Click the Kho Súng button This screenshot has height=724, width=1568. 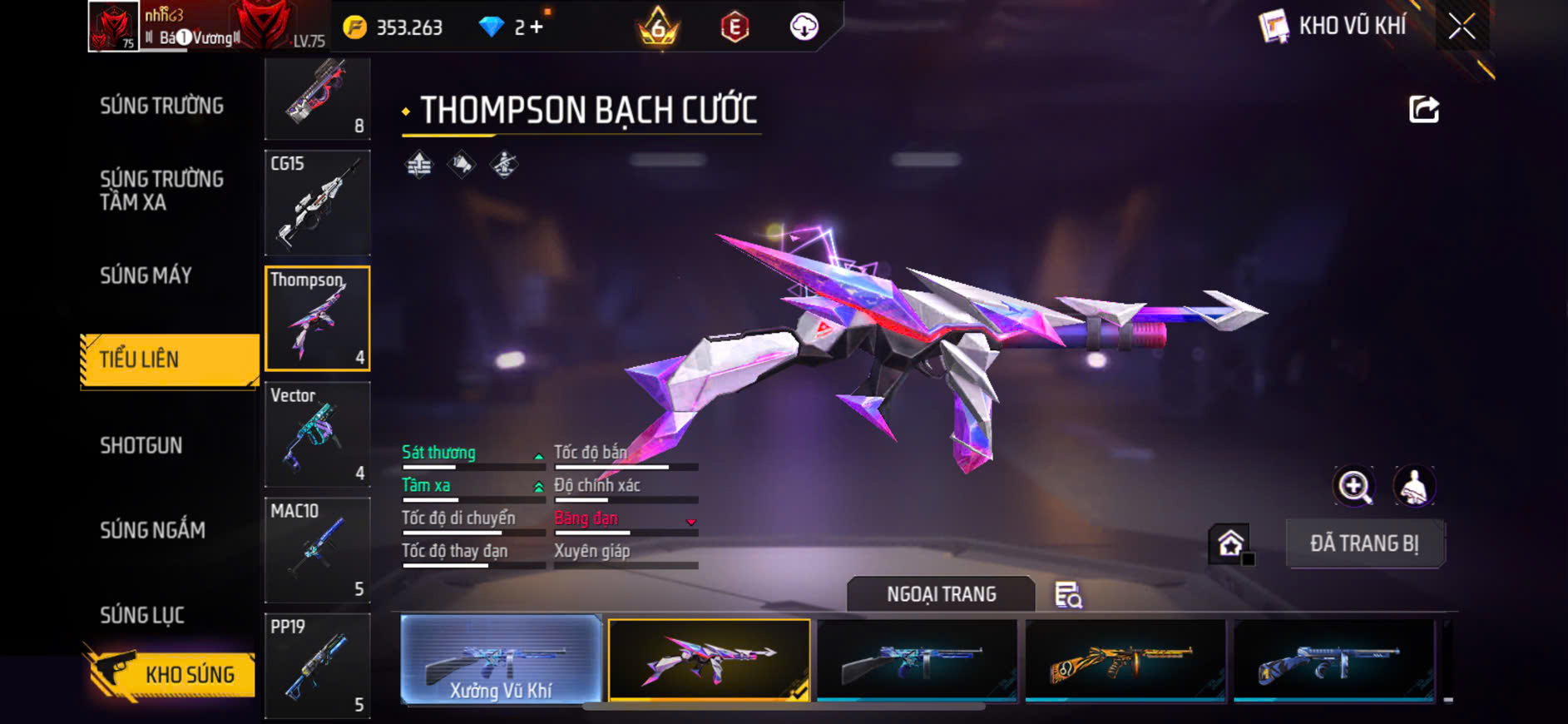171,674
